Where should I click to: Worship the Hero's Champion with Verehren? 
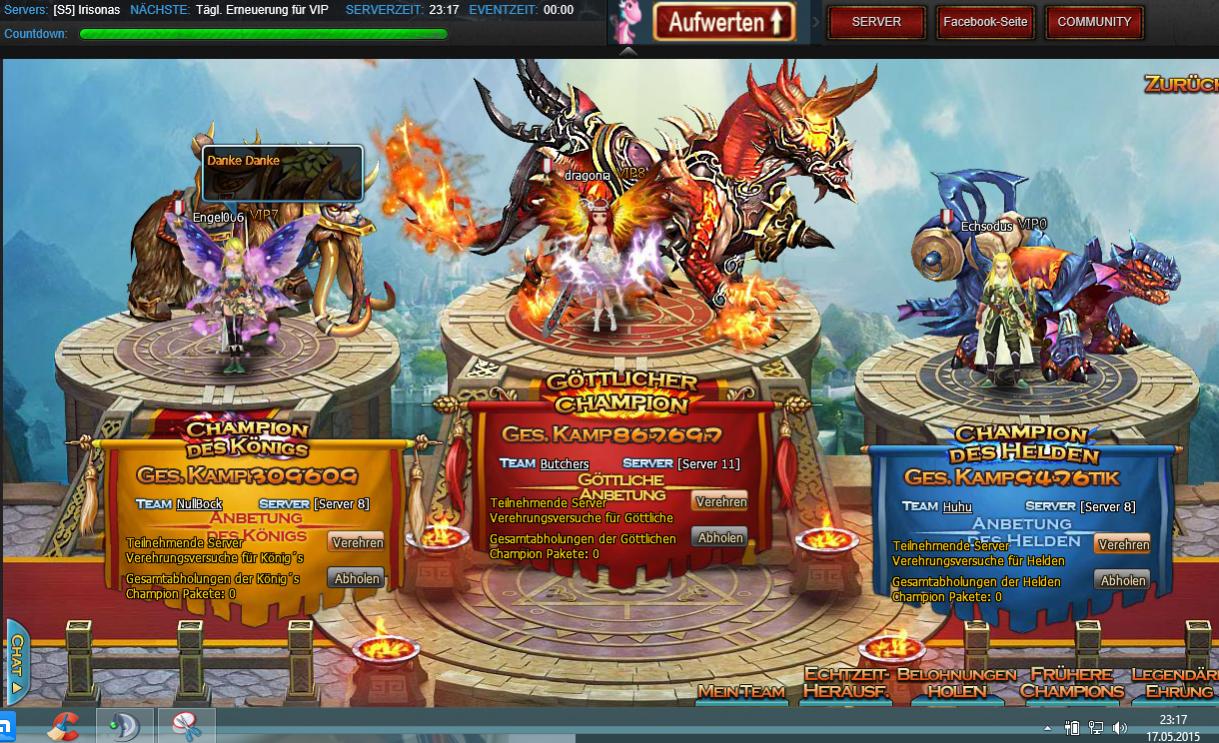pyautogui.click(x=1122, y=544)
